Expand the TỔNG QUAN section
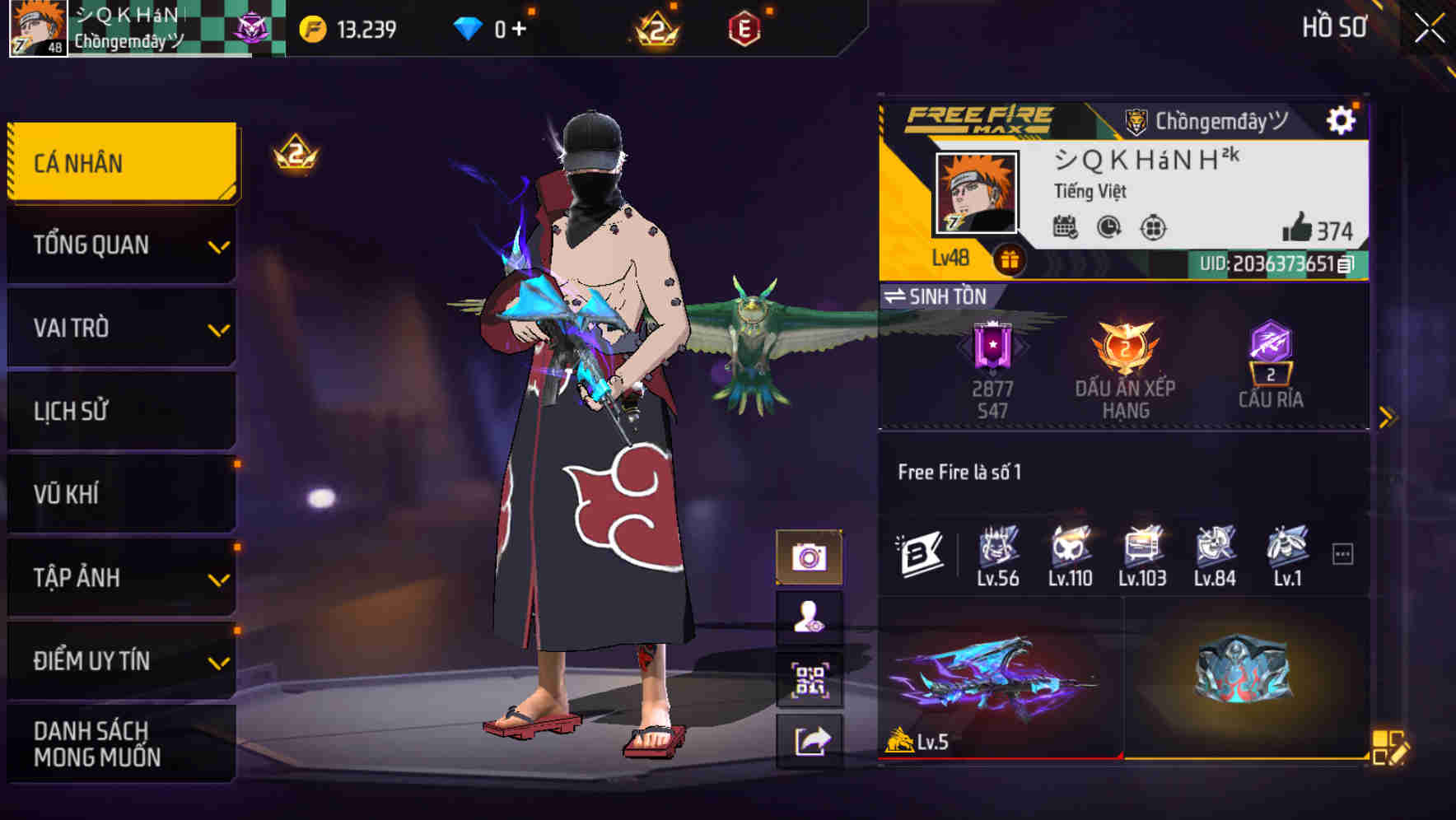The width and height of the screenshot is (1456, 820). 119,245
